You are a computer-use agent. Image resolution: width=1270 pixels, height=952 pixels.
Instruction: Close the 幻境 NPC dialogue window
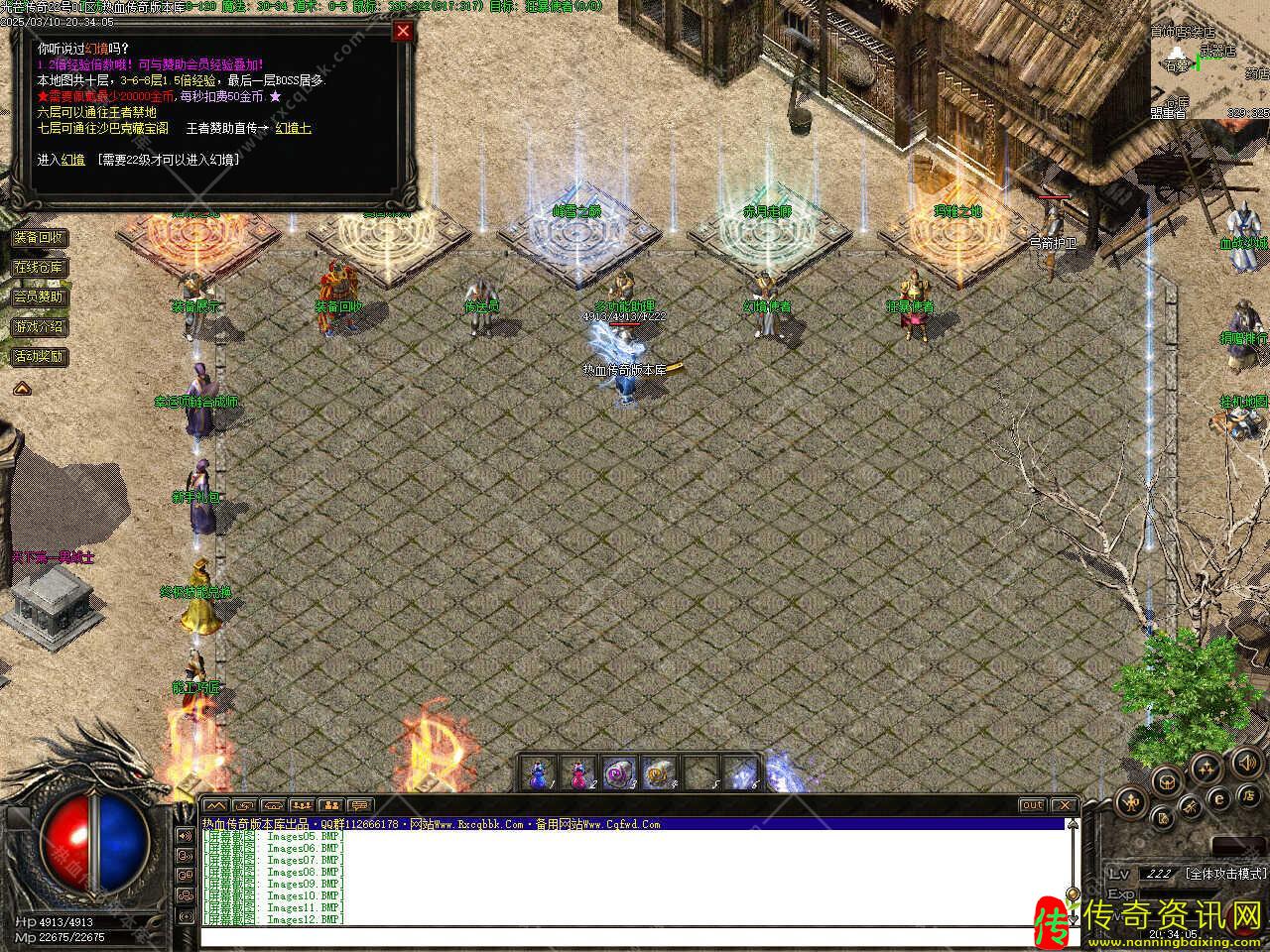tap(403, 31)
